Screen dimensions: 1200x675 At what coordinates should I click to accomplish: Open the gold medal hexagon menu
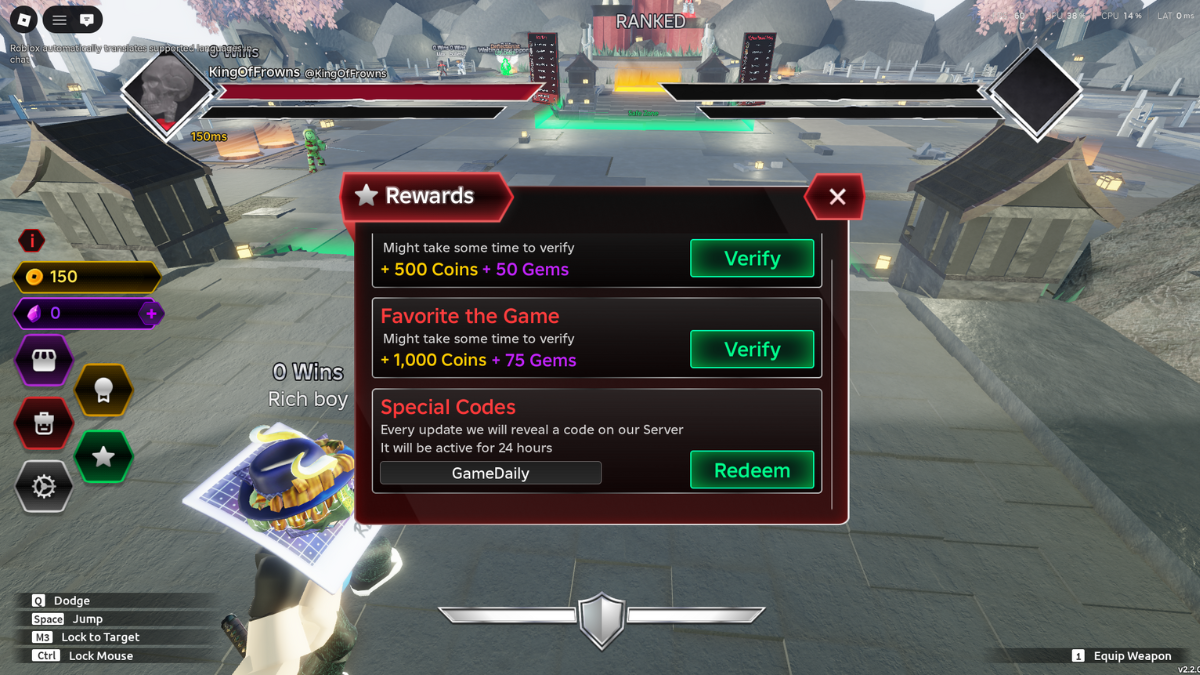[x=103, y=391]
